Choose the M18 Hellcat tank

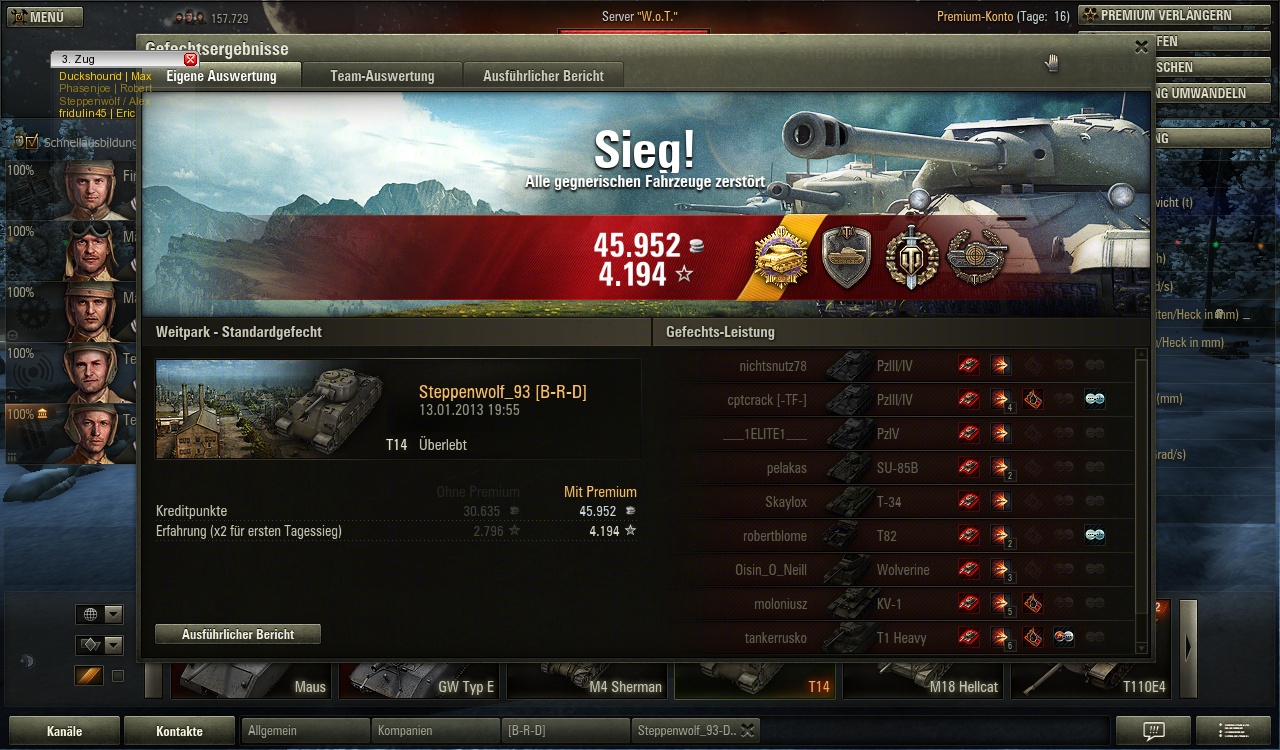924,680
